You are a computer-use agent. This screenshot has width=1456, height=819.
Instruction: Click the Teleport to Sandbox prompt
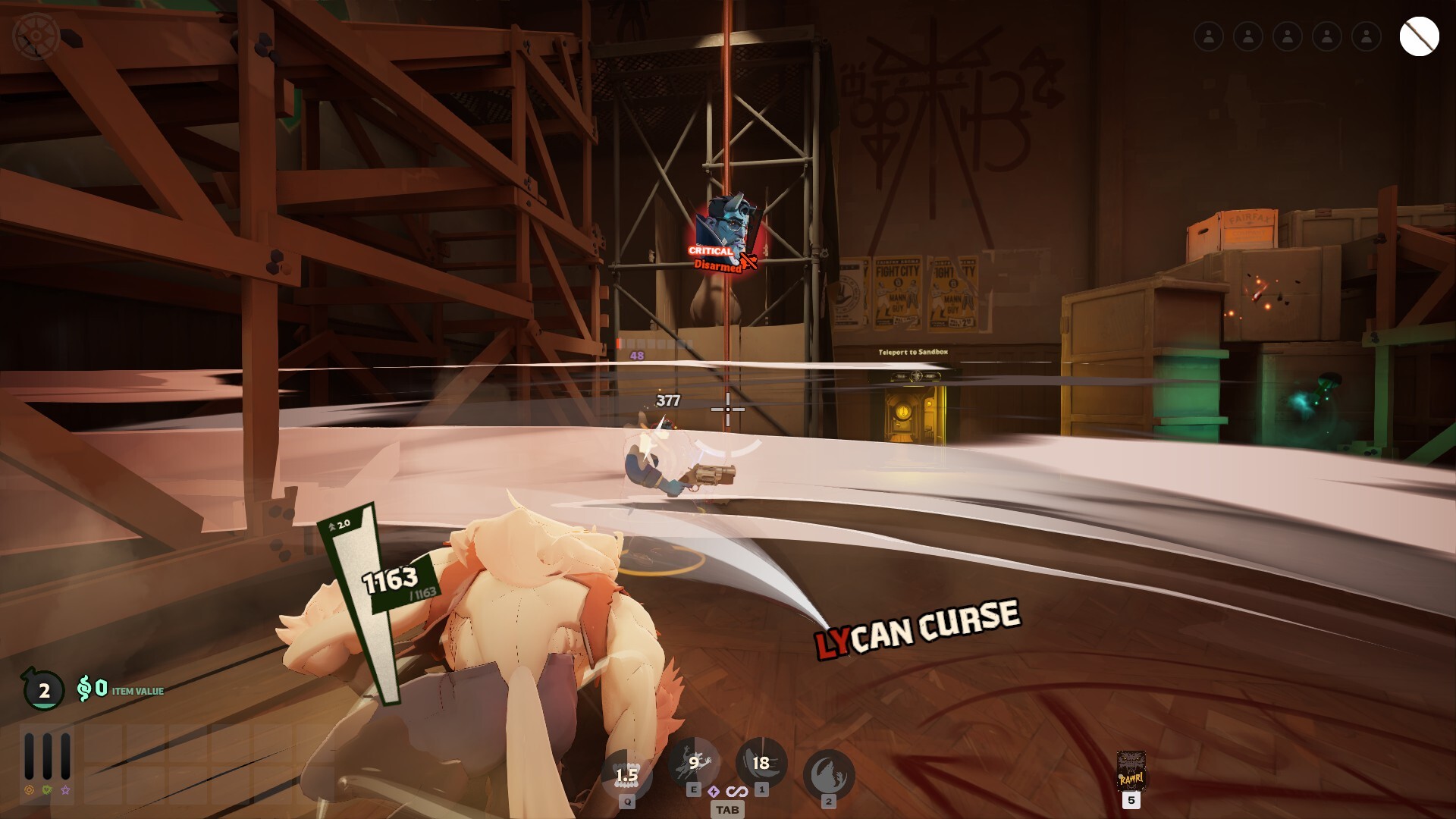913,352
